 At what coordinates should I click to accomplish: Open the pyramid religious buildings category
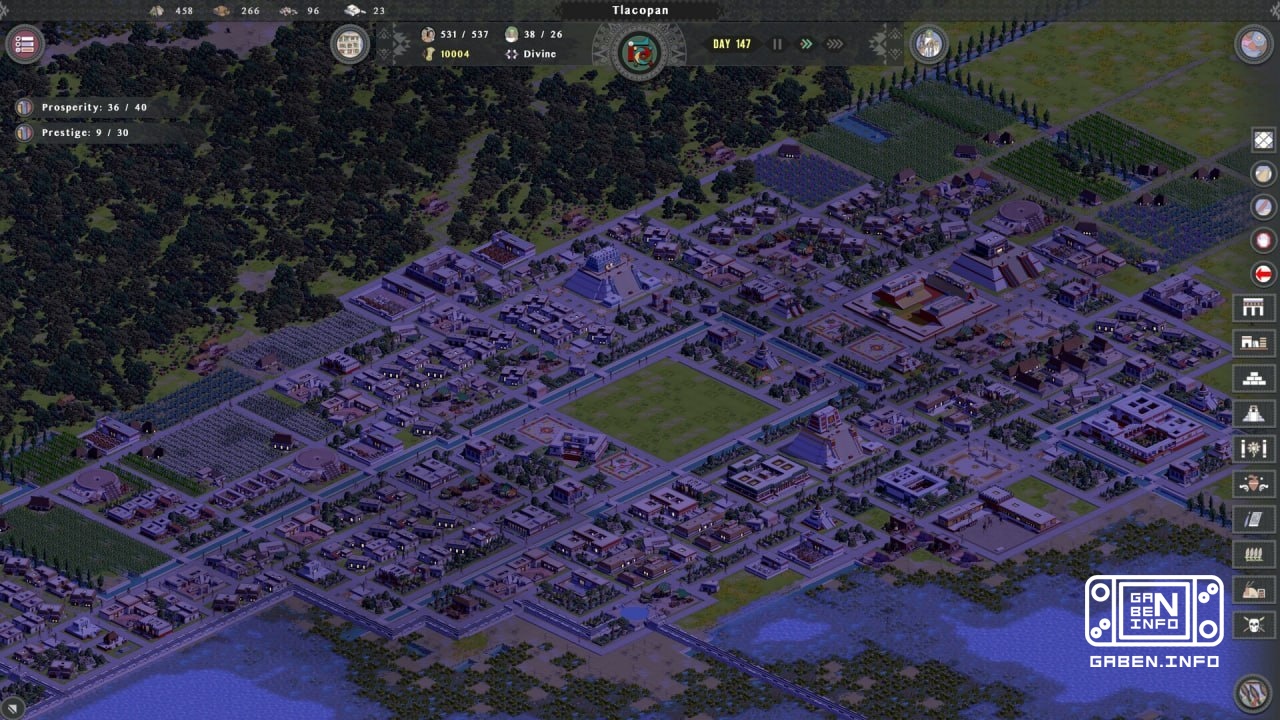point(1262,410)
